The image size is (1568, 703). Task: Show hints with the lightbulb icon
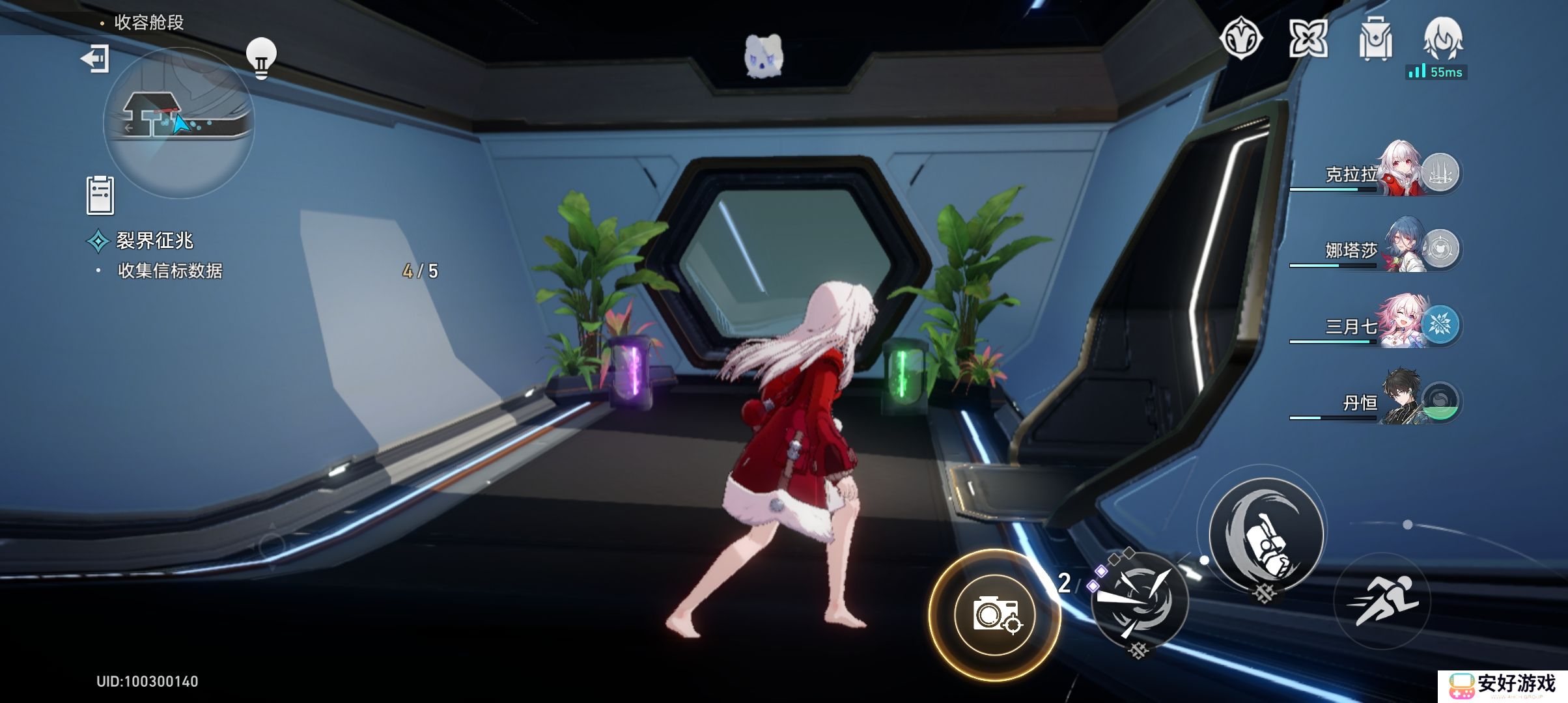(x=261, y=59)
